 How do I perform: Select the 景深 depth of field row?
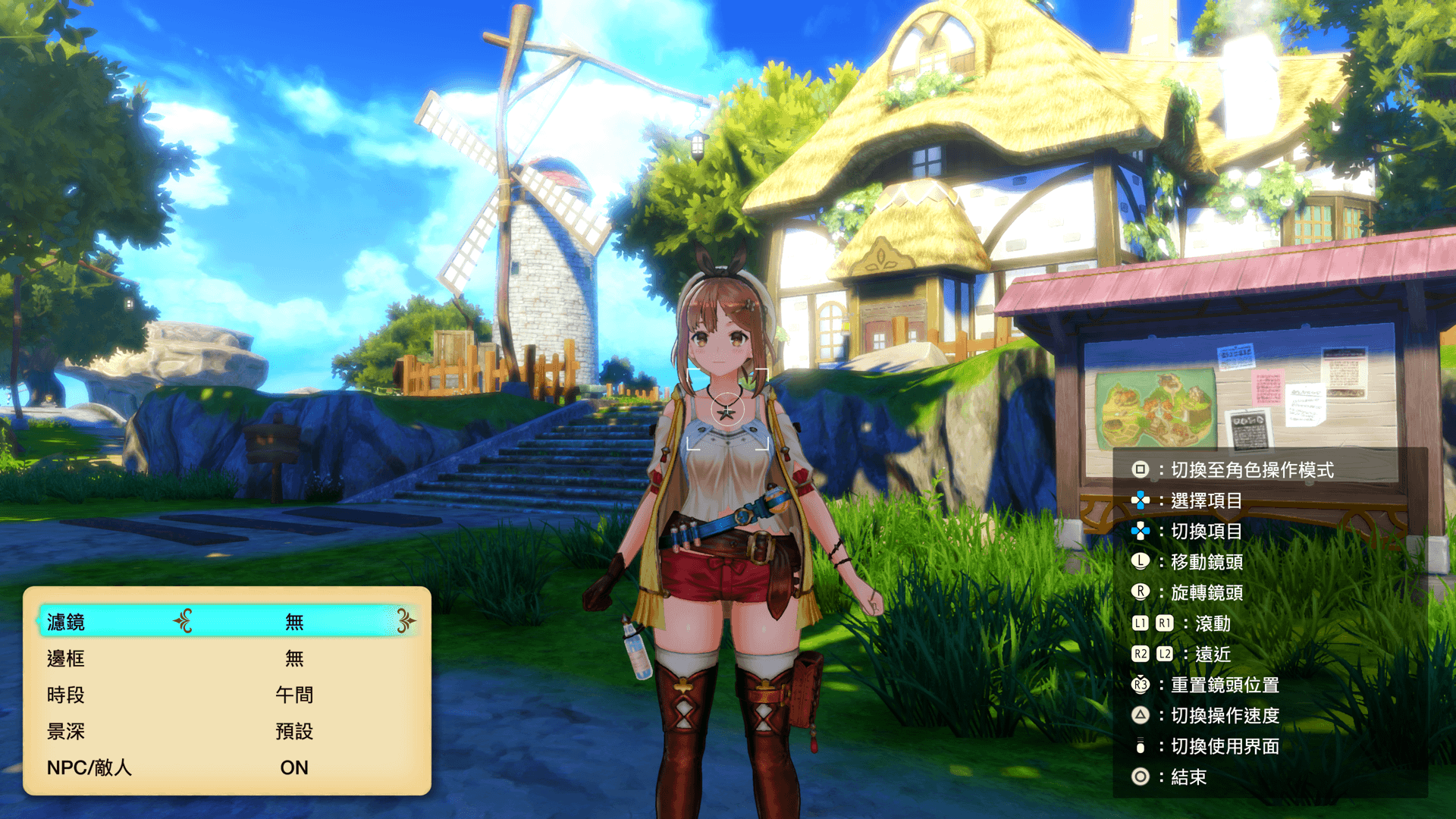[x=227, y=731]
